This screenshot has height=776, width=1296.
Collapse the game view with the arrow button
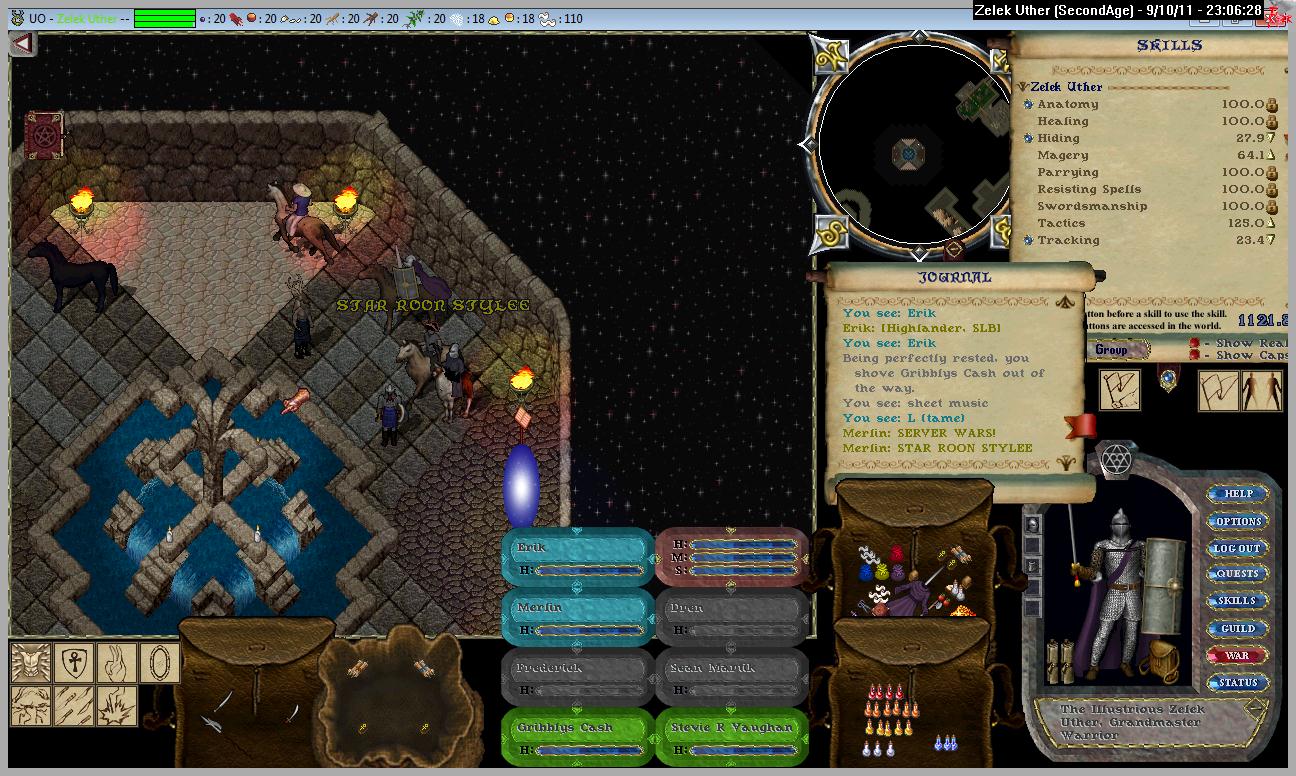[x=23, y=44]
